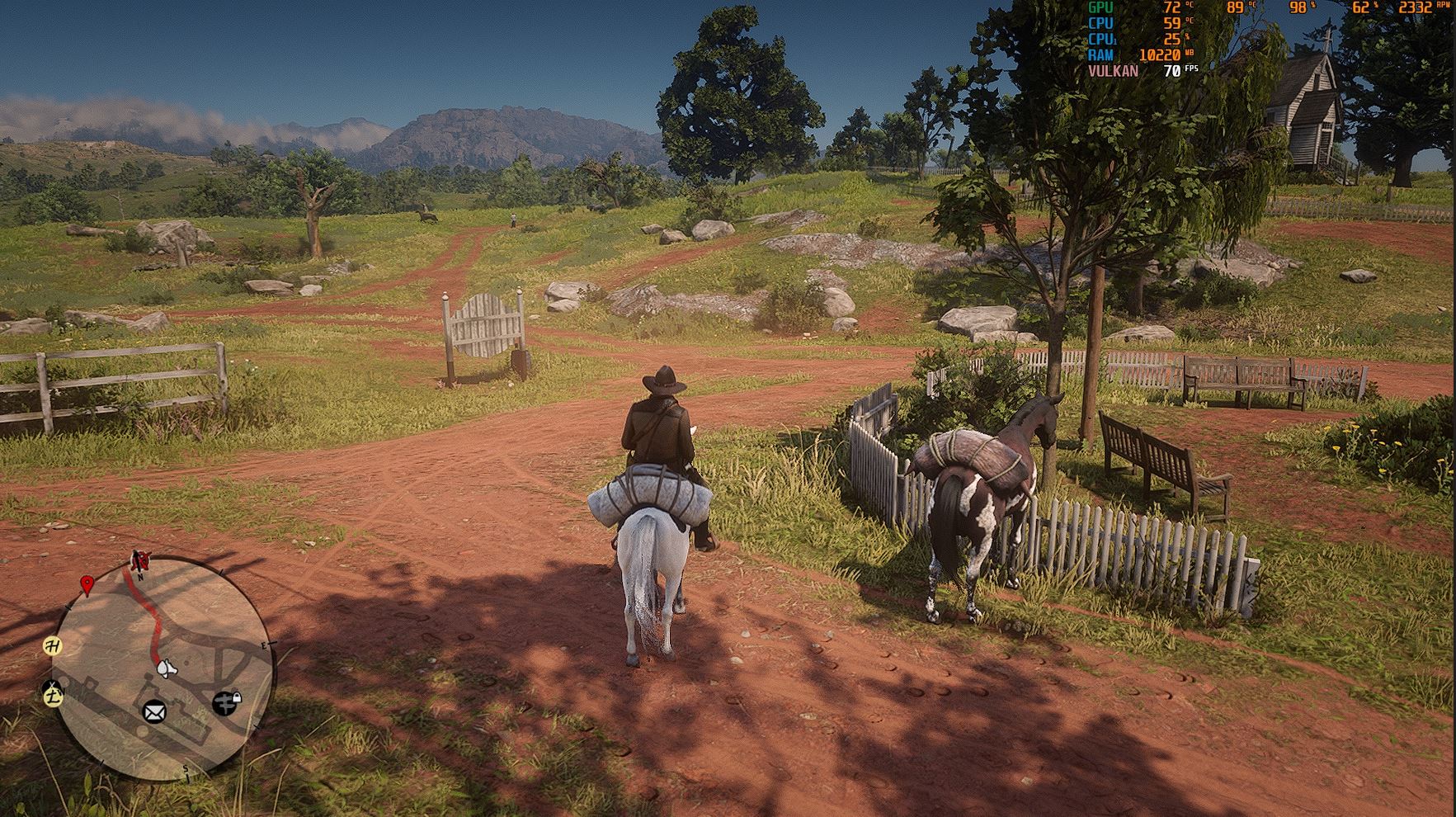Click the white player horse marker
This screenshot has height=817, width=1456.
(x=166, y=668)
